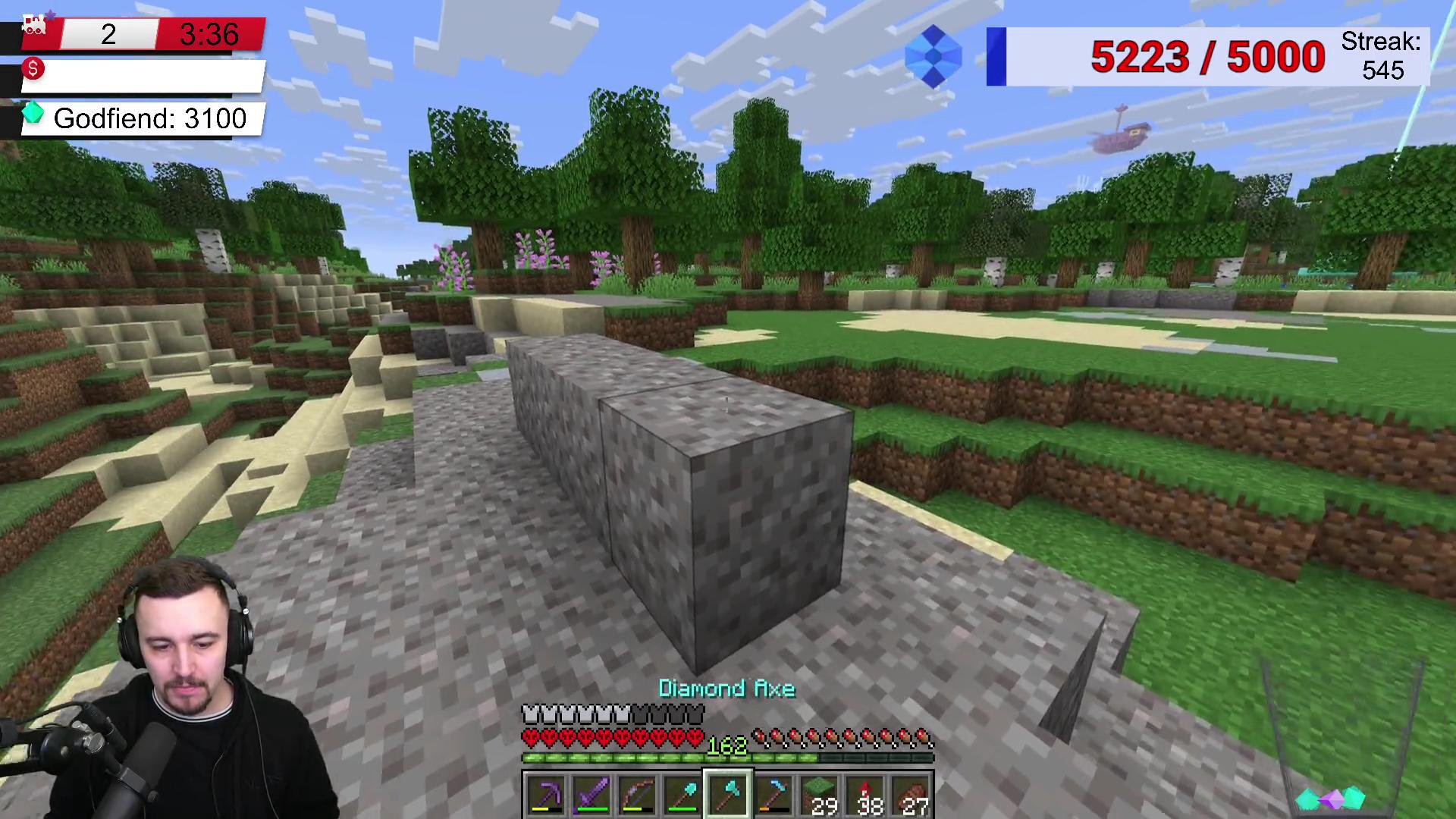Screen dimensions: 1456x819
Task: Pick the diamond hoe slot
Action: 774,795
